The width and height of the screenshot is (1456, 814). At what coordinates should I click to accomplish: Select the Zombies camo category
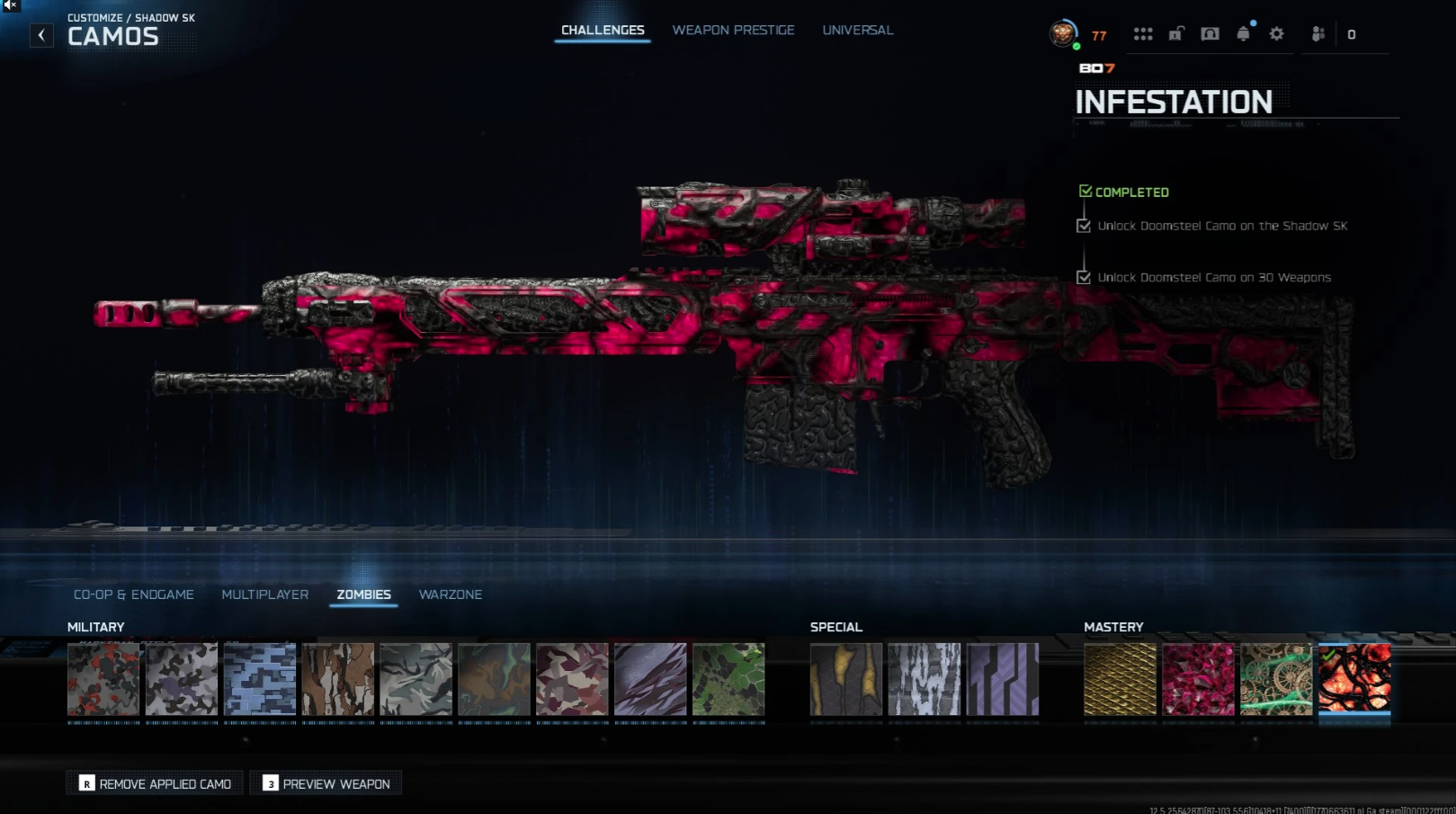[x=363, y=595]
